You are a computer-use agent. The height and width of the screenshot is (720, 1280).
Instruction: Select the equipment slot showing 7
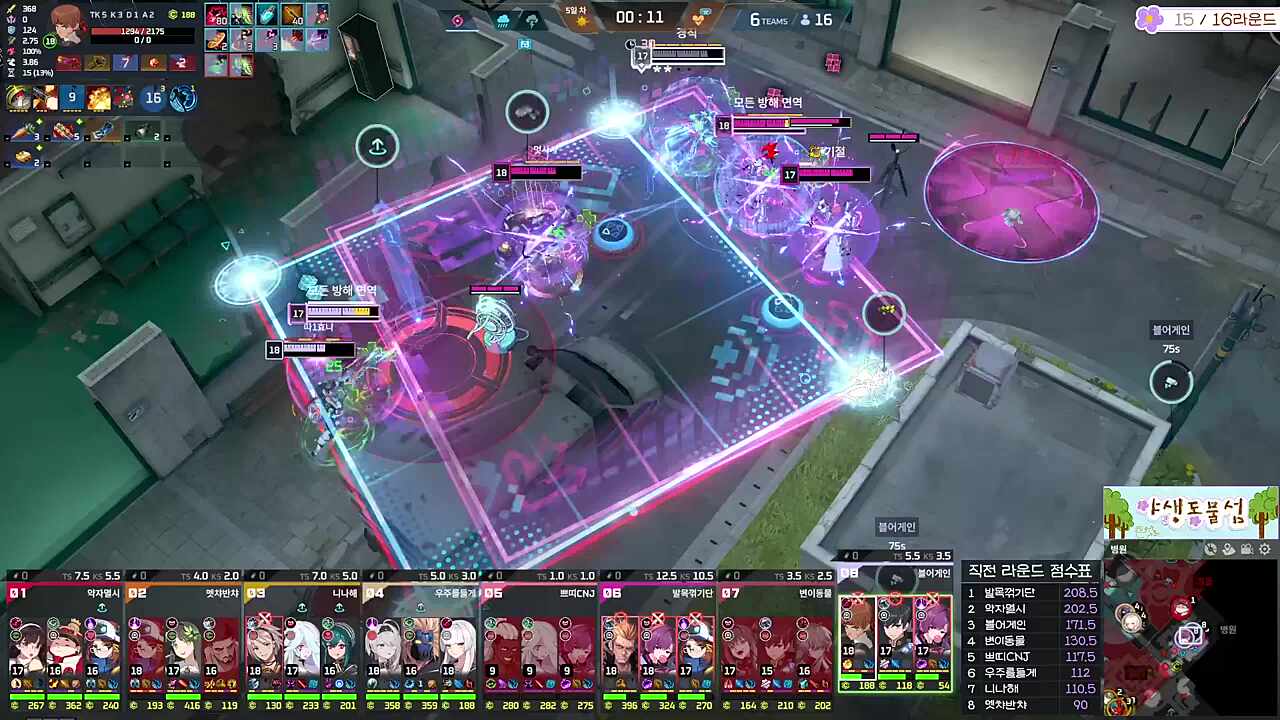tap(125, 62)
